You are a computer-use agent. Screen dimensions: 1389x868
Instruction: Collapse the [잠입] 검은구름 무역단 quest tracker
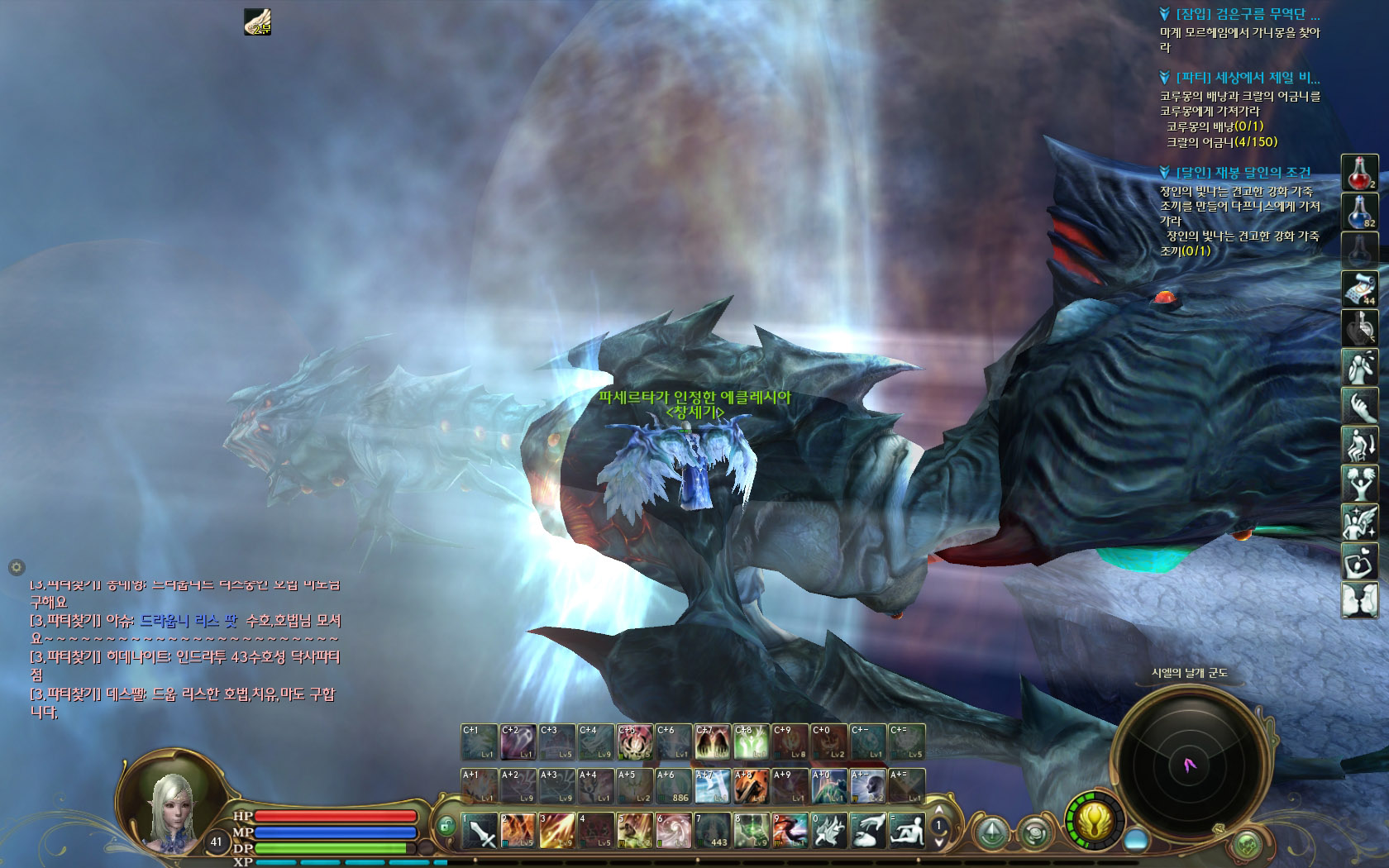pos(1165,14)
